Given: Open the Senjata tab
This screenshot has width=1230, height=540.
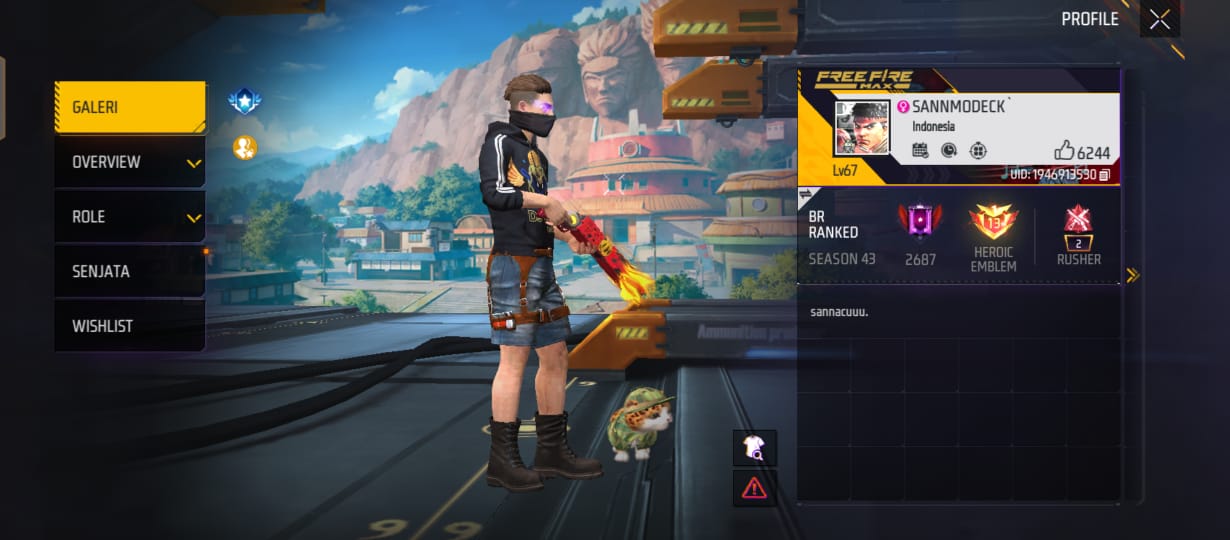Looking at the screenshot, I should [x=130, y=271].
